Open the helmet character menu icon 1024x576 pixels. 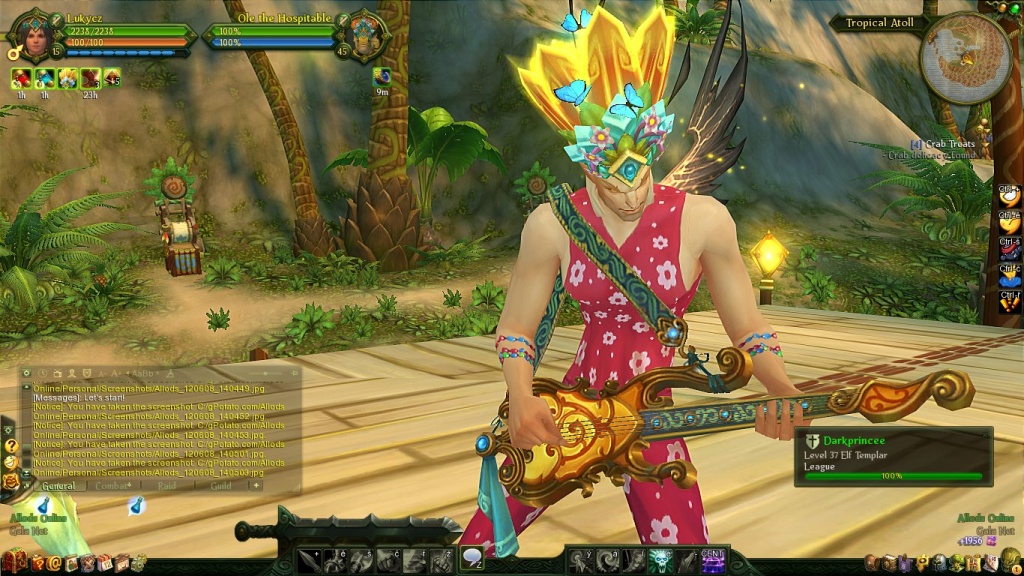tap(939, 564)
